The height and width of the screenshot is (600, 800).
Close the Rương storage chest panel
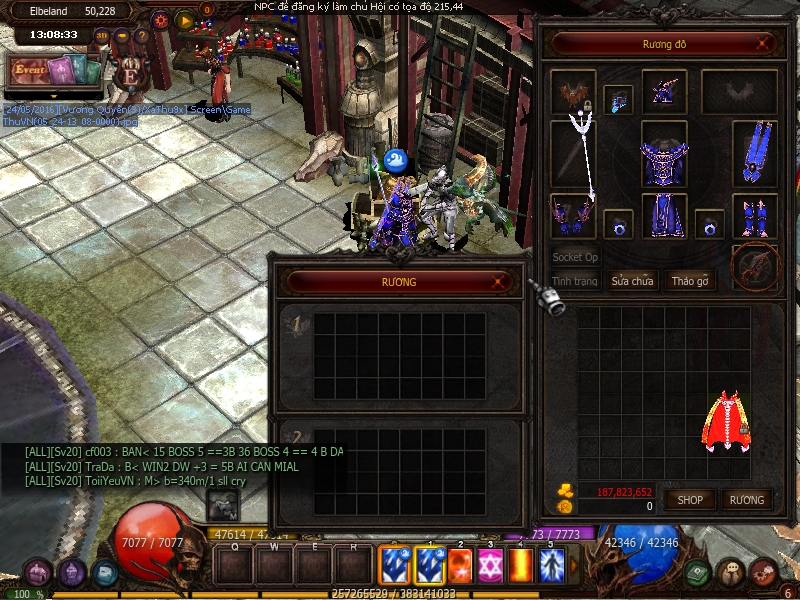click(499, 283)
